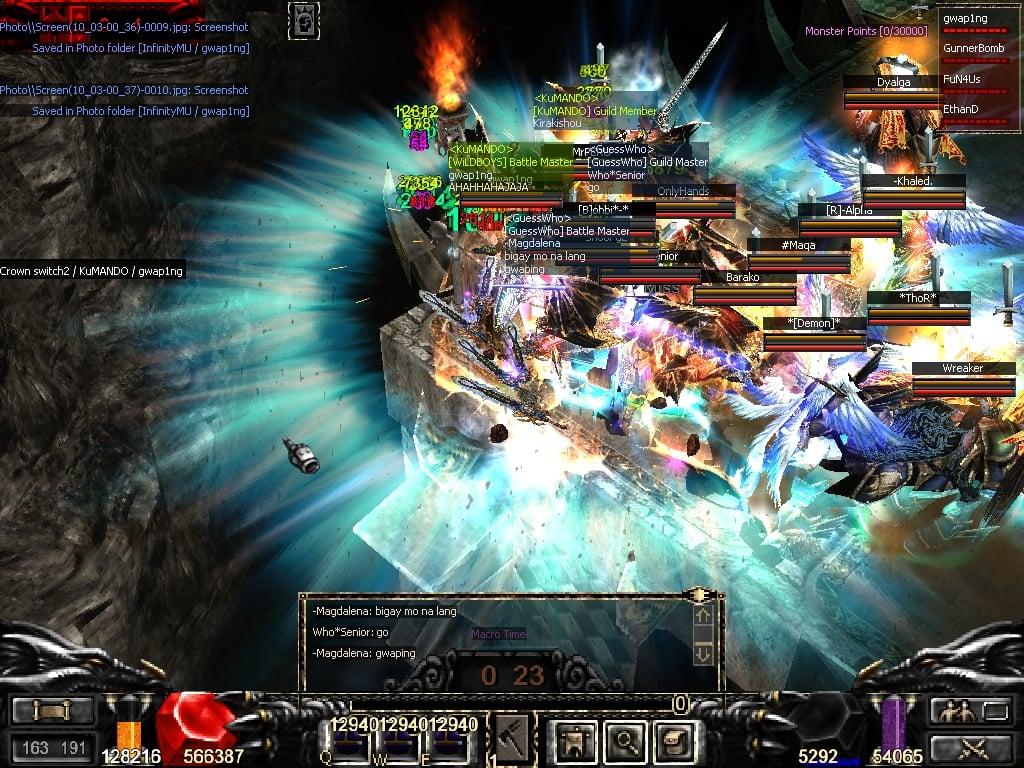Choose party member FuN4Us

[x=974, y=80]
